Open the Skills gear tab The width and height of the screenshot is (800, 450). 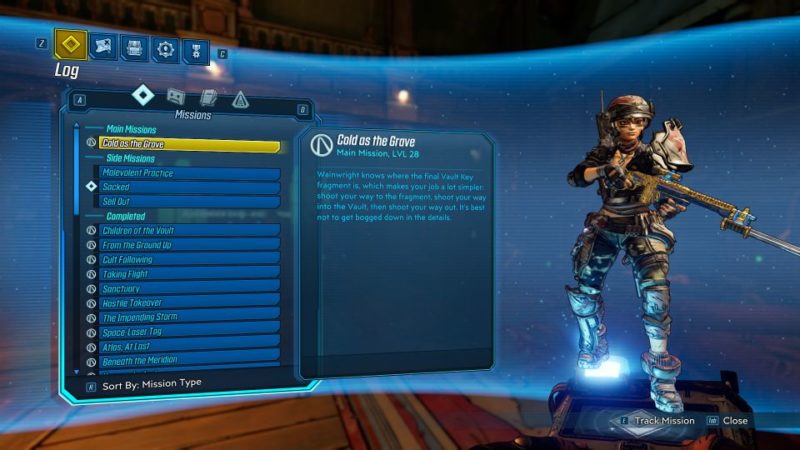point(165,48)
